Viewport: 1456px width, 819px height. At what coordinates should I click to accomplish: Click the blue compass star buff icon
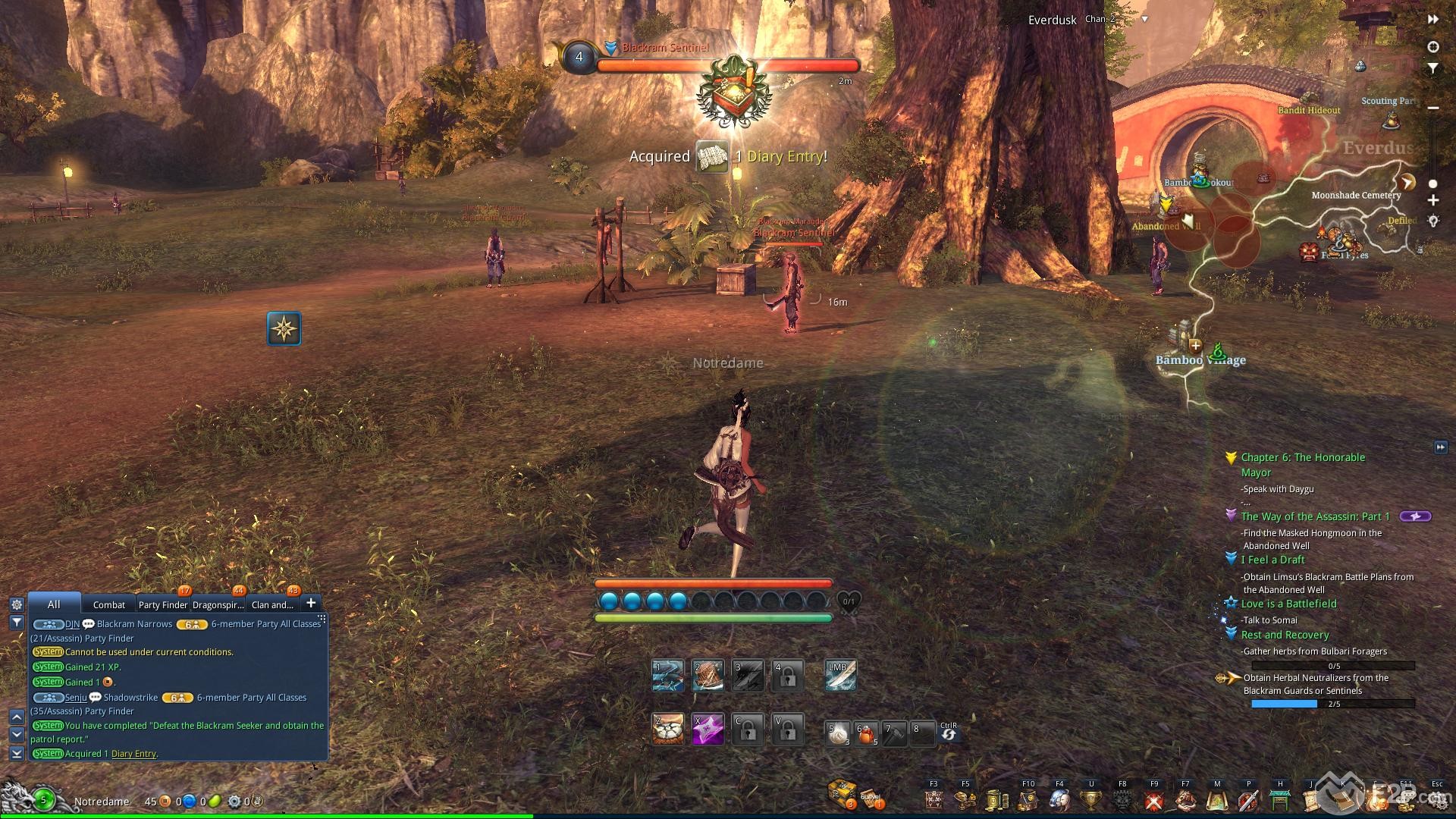point(284,328)
